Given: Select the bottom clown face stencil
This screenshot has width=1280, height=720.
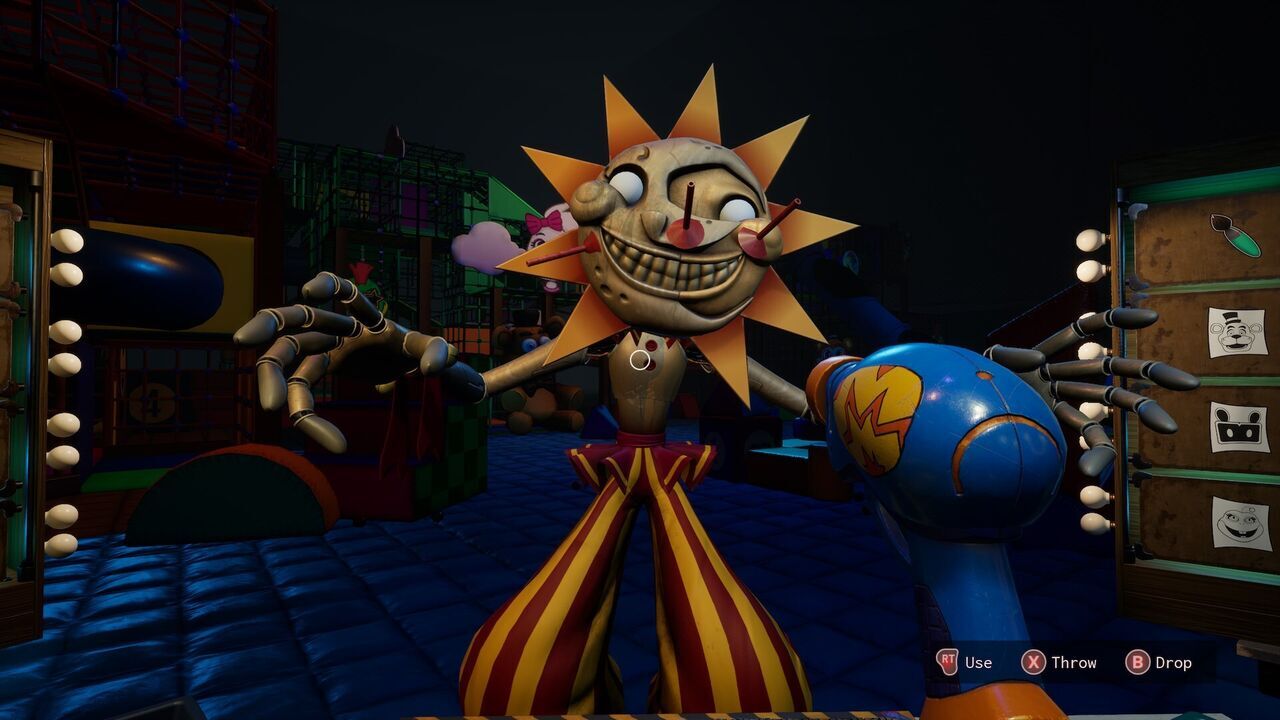Looking at the screenshot, I should 1240,523.
